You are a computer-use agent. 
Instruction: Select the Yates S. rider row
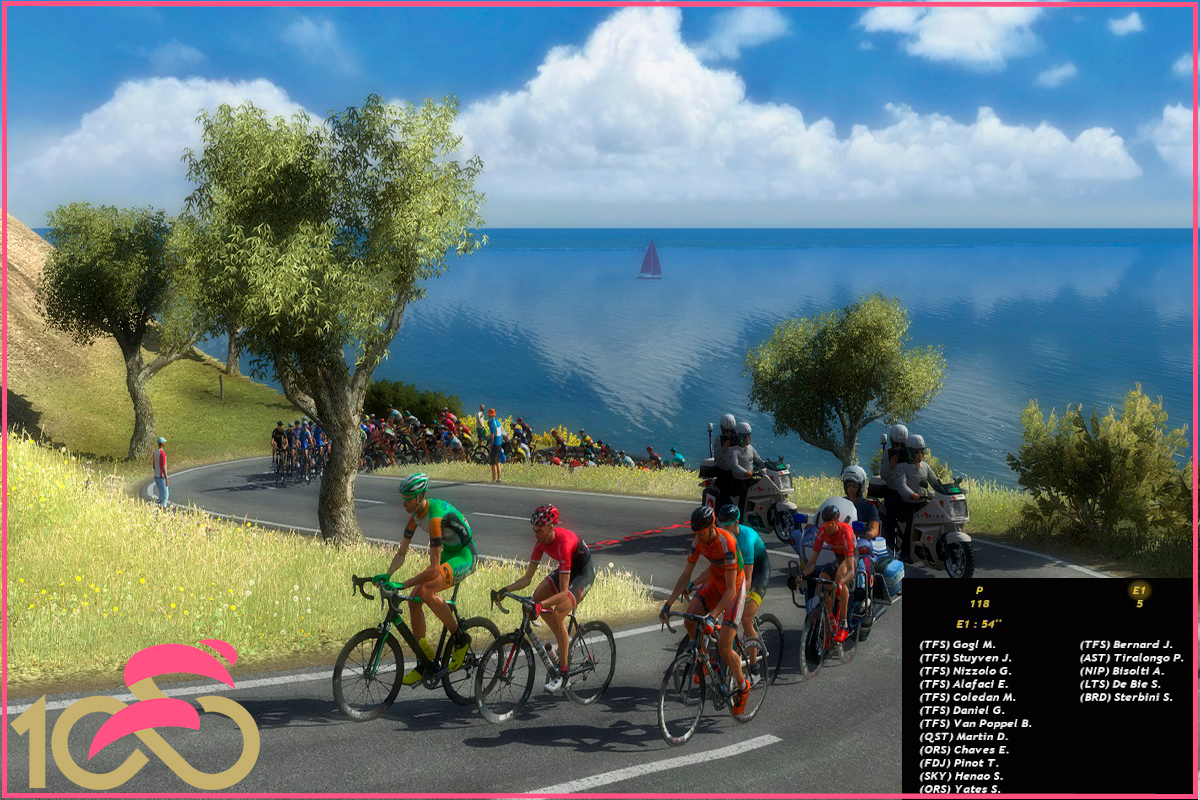tap(960, 789)
